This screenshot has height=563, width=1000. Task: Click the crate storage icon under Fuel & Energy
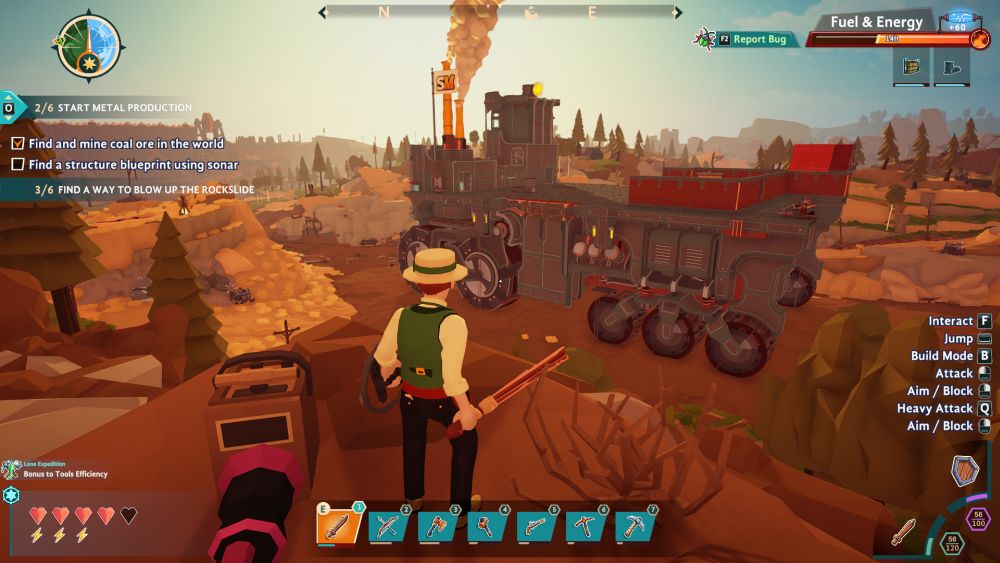pos(912,66)
